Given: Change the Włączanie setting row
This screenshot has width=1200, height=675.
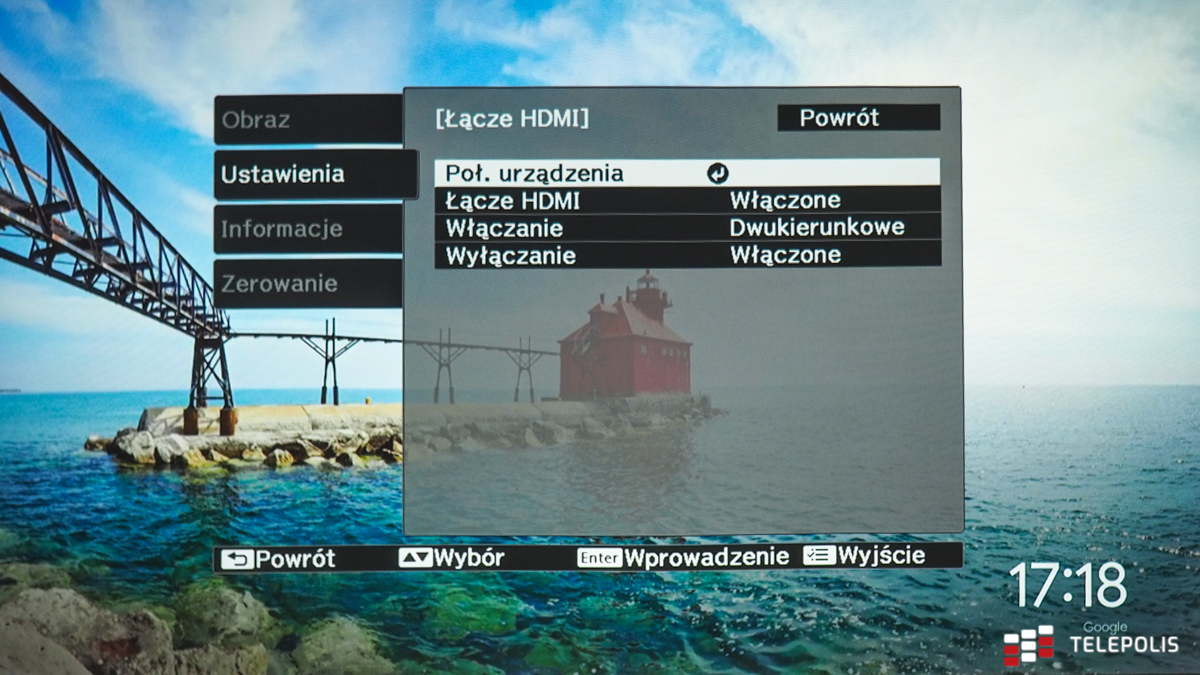Looking at the screenshot, I should (x=687, y=227).
